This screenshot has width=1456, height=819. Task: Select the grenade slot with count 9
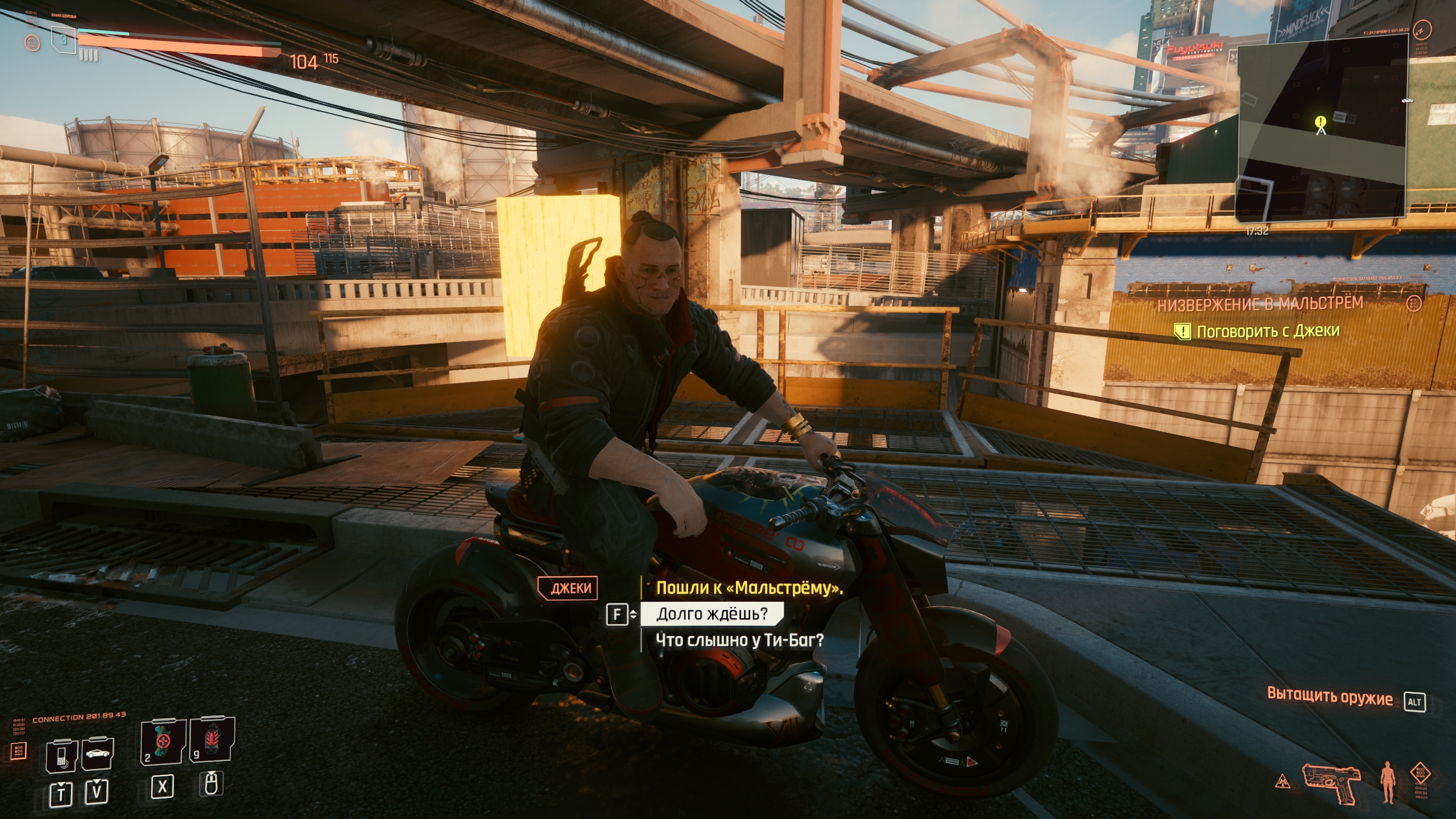[211, 739]
